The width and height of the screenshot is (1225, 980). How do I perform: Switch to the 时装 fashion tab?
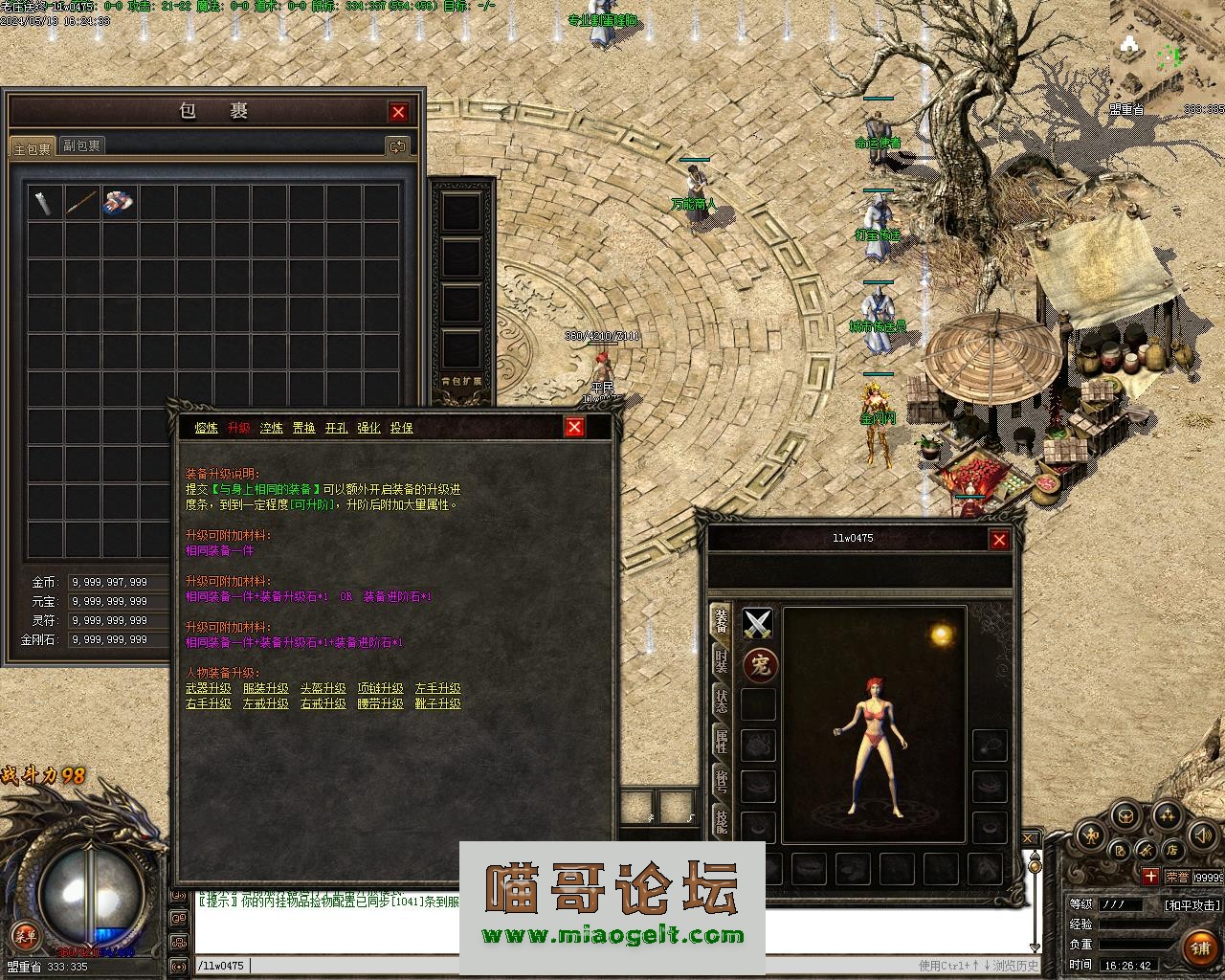[x=721, y=660]
